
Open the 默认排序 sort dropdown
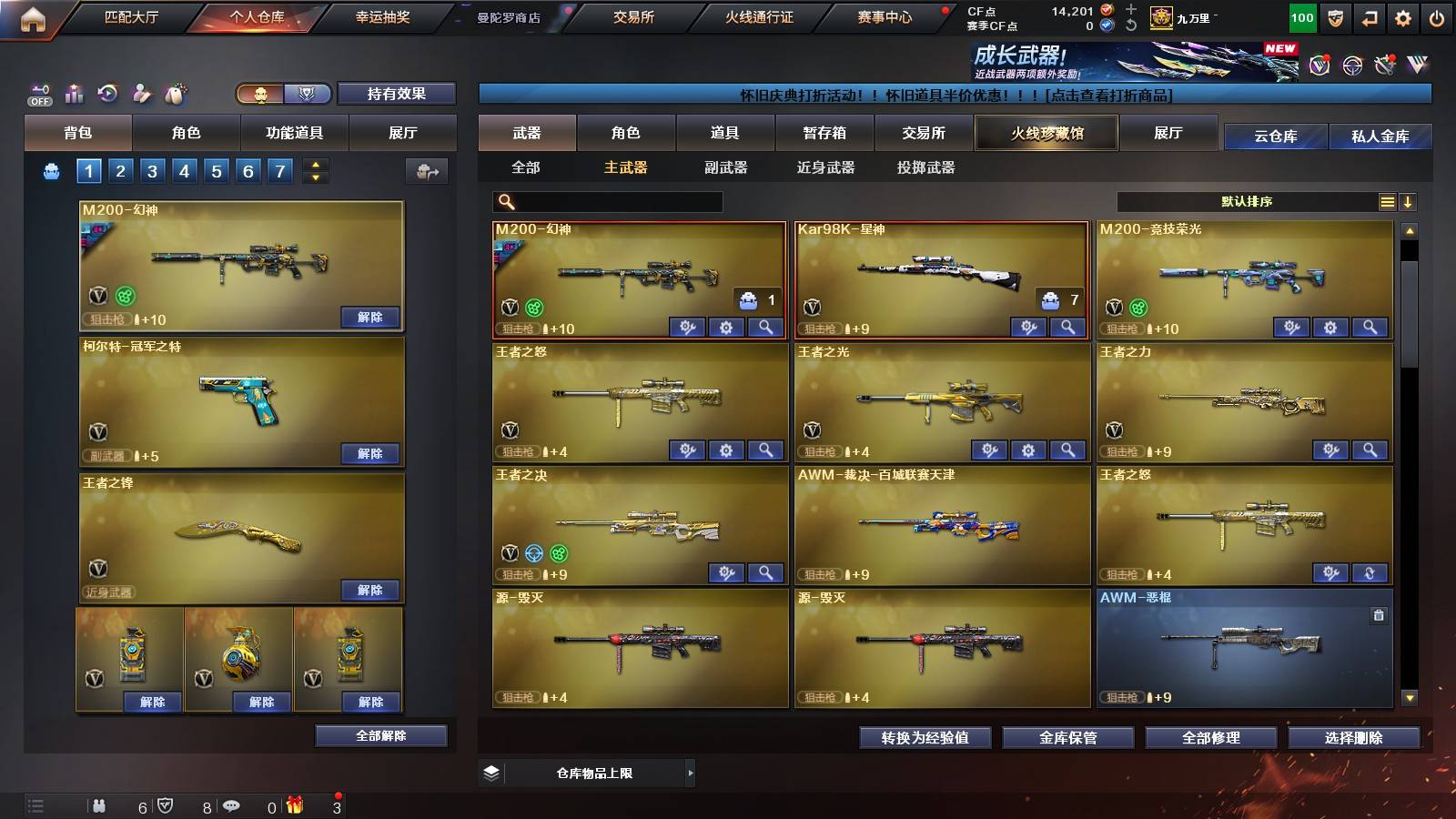click(x=1247, y=201)
